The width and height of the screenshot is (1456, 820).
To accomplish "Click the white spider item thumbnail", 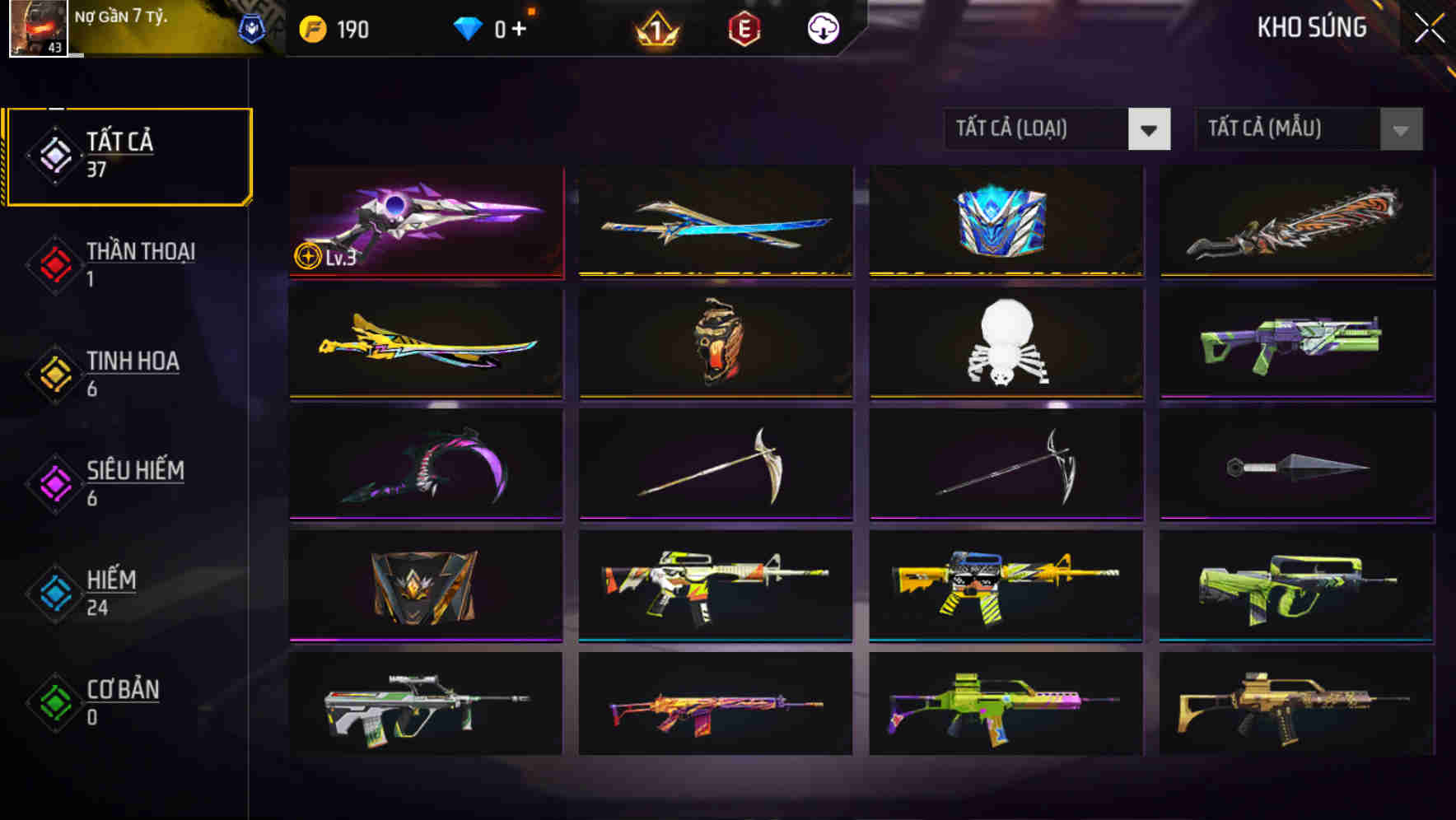I will click(1006, 343).
